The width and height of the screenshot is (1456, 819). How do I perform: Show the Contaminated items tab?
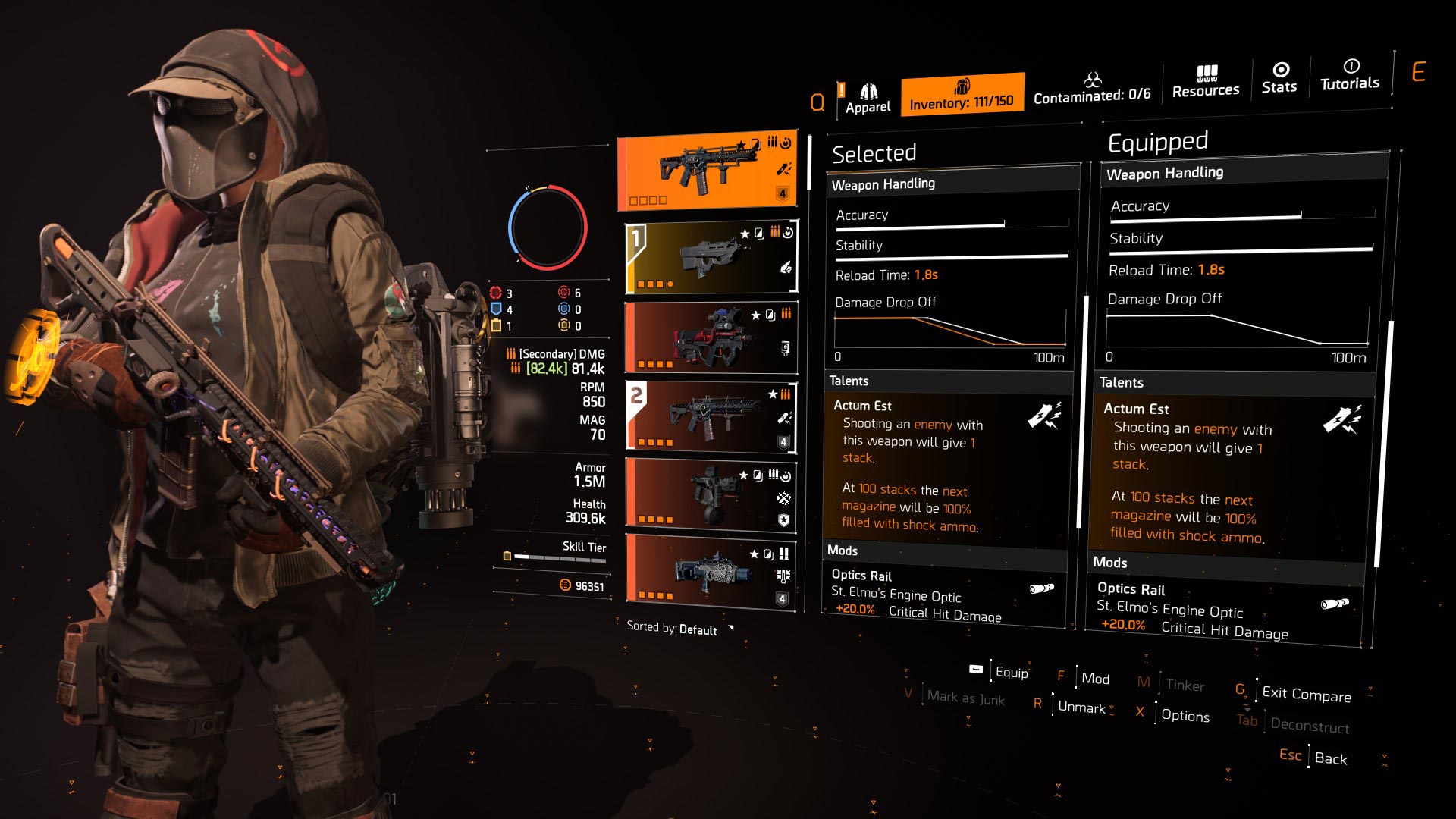[1092, 89]
